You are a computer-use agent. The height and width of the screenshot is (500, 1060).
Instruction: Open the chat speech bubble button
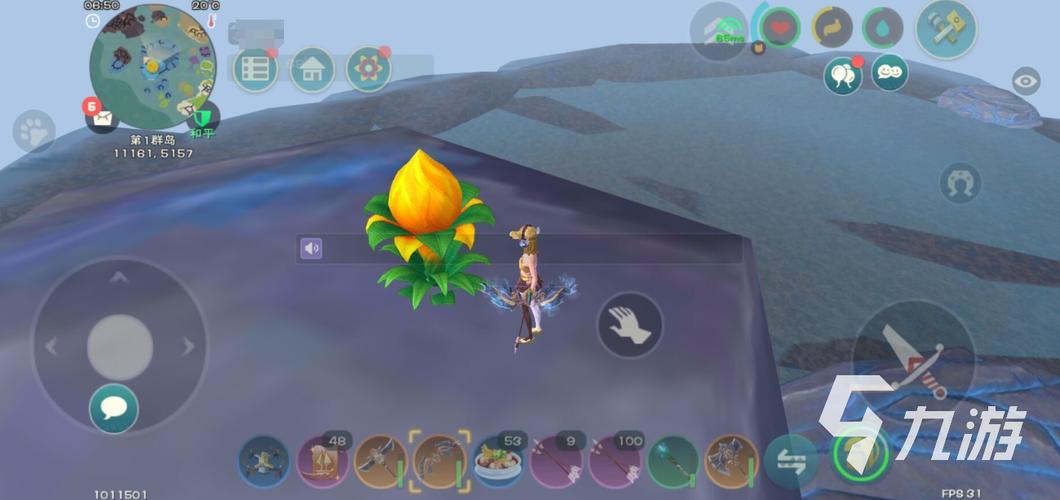[113, 408]
